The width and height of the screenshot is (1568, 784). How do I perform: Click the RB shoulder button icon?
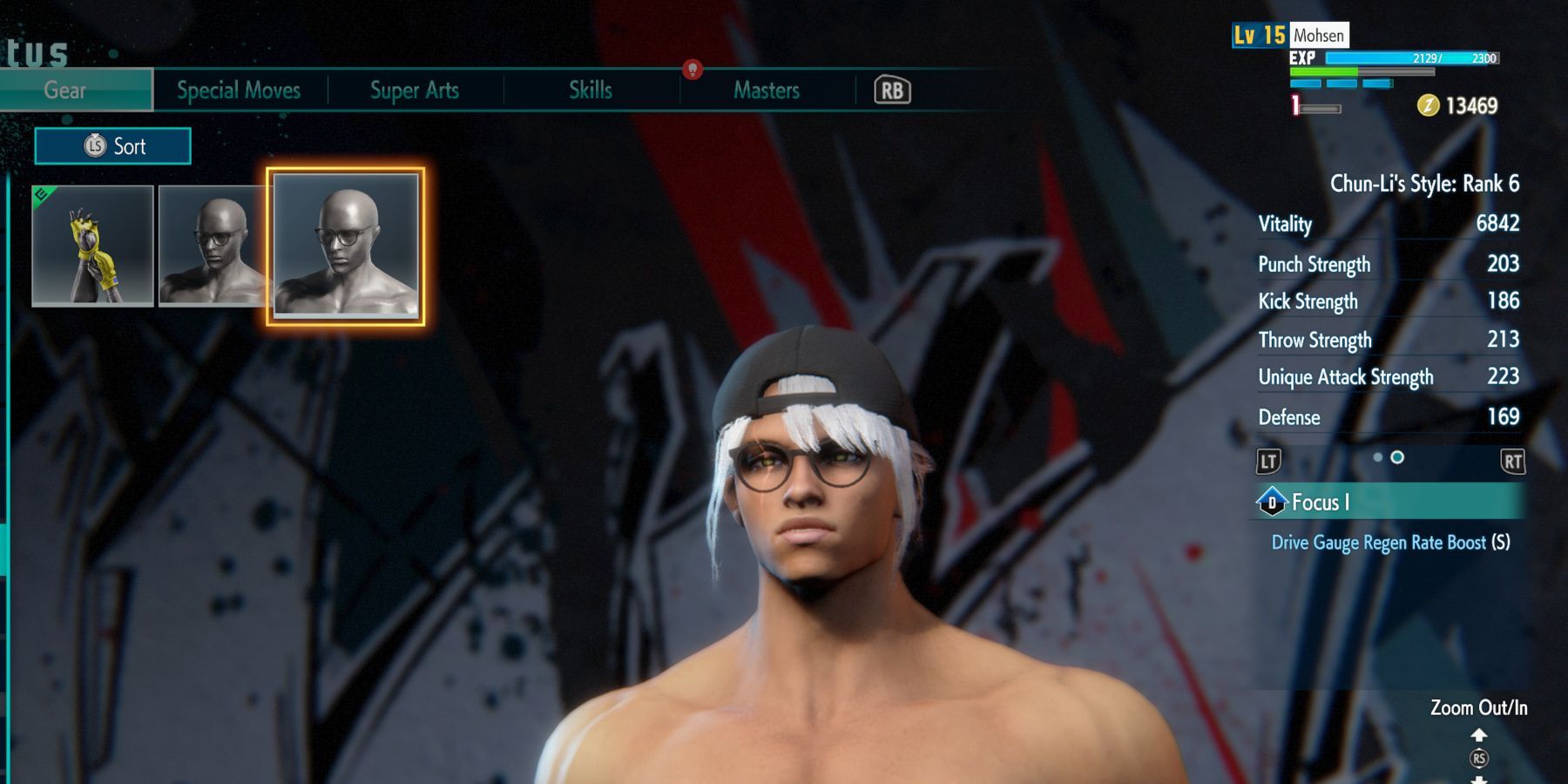click(893, 90)
